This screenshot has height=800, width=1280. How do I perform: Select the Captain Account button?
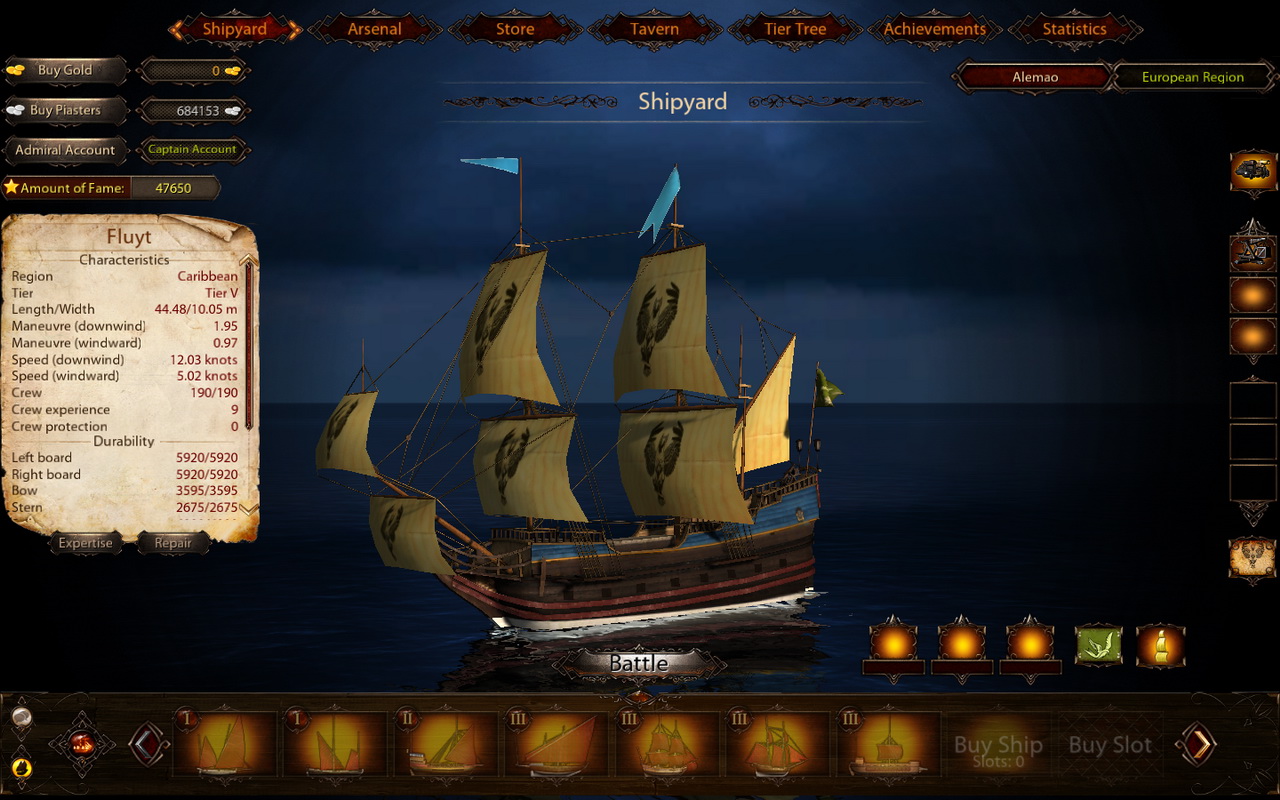192,150
